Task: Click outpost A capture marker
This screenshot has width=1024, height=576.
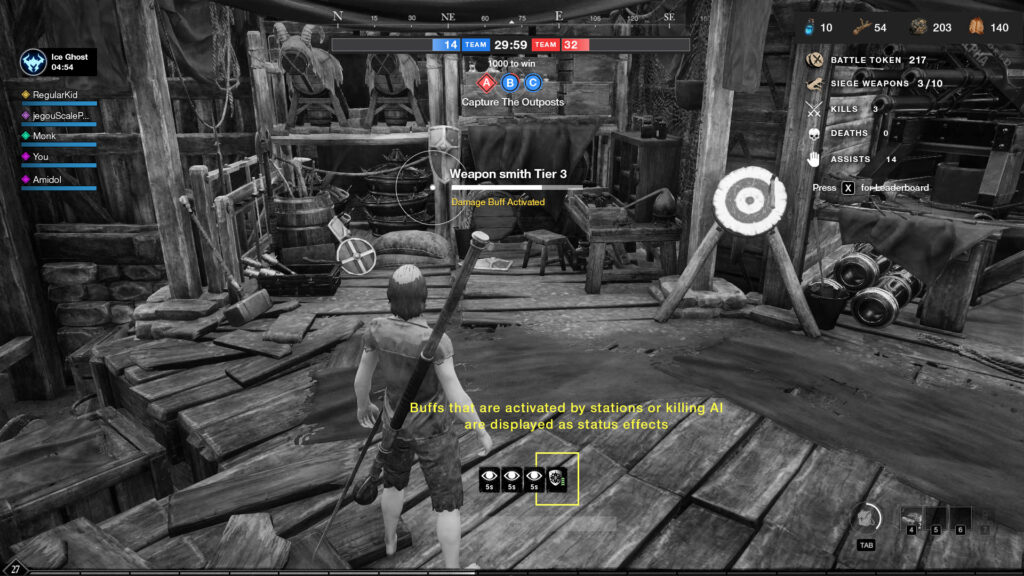Action: (487, 82)
